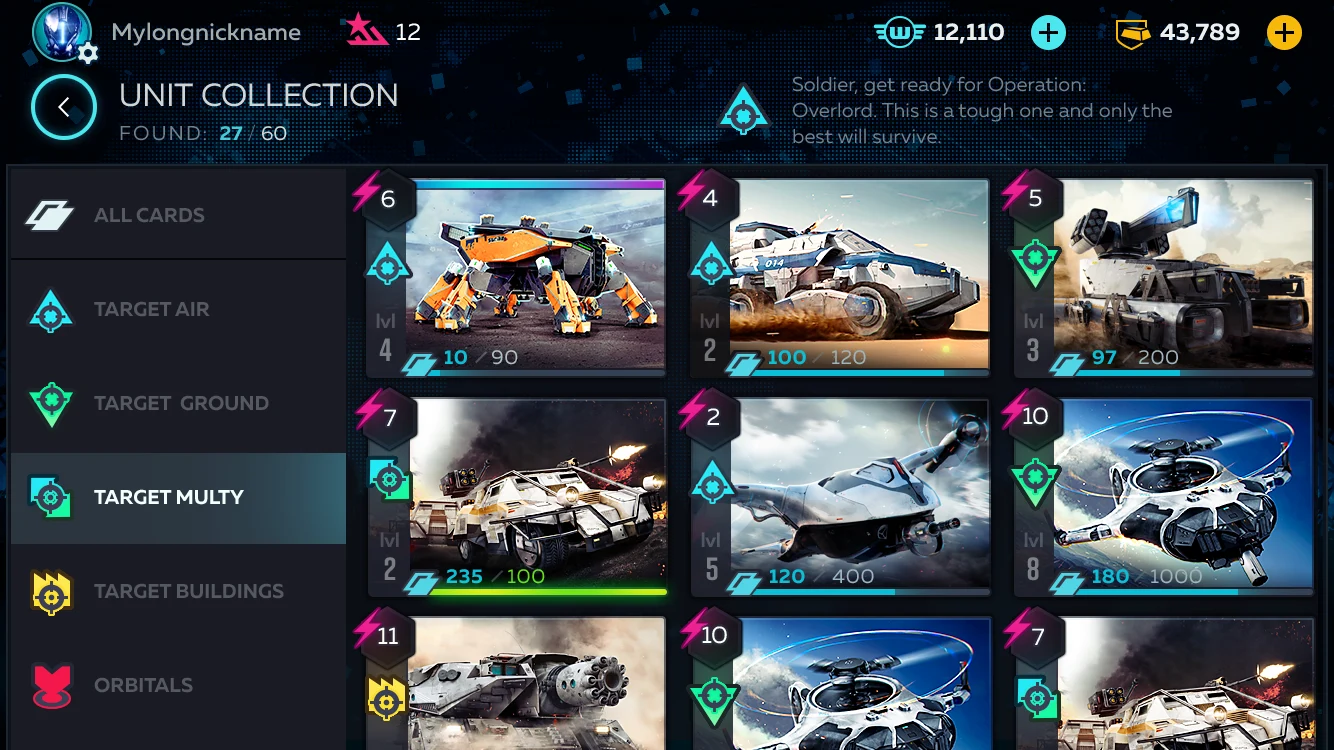The width and height of the screenshot is (1334, 750).
Task: Buy more gold with the yellow plus
Action: pyautogui.click(x=1284, y=33)
